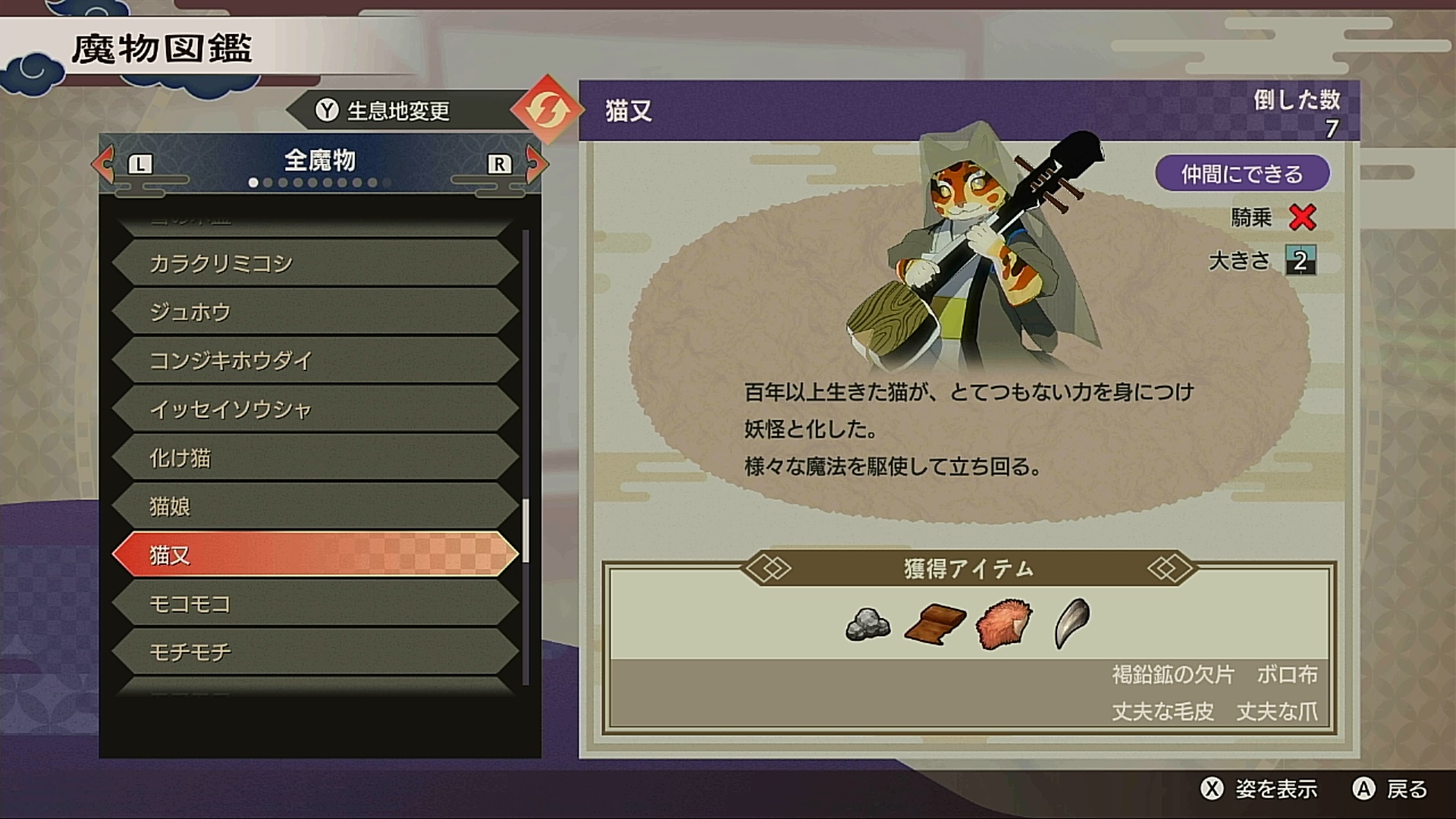This screenshot has height=819, width=1456.
Task: Click the orange habitat swap diamond icon
Action: (x=544, y=110)
